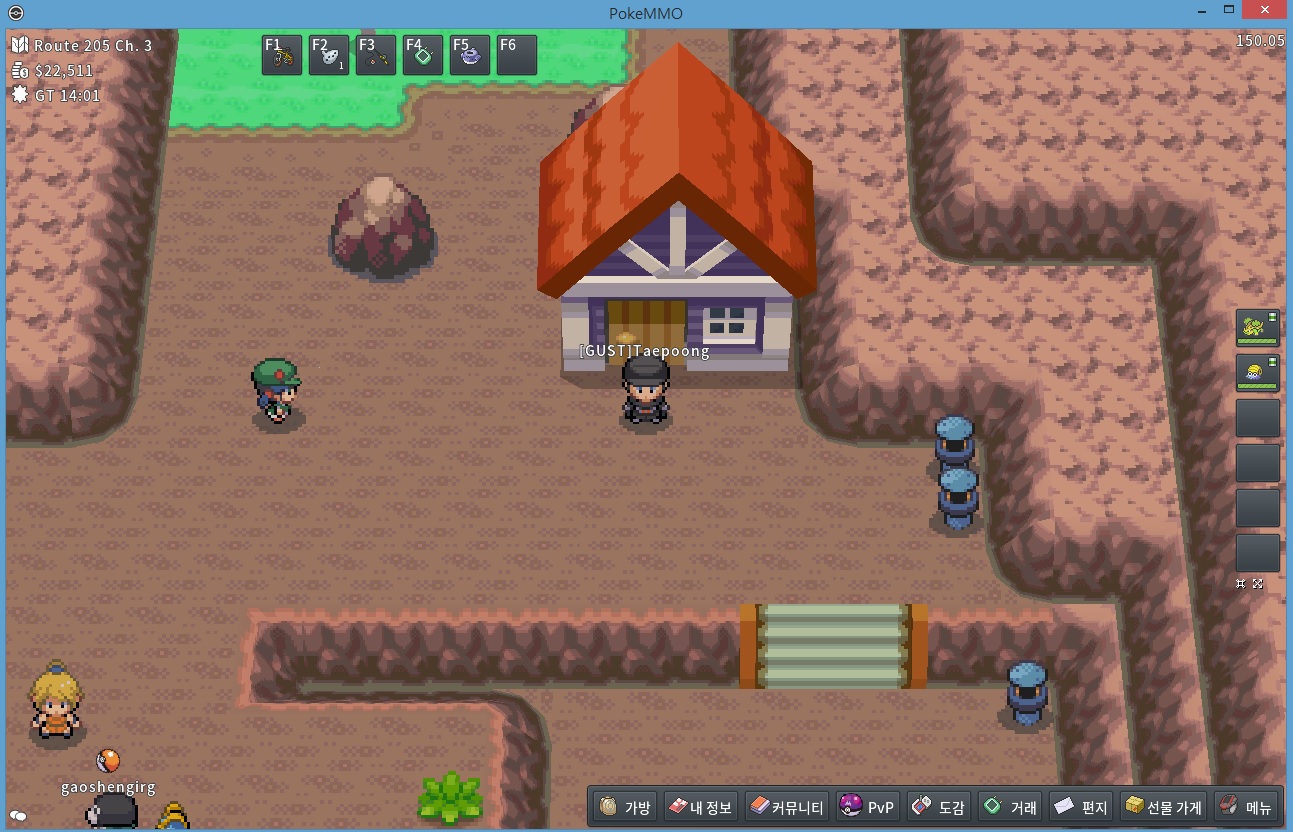Image resolution: width=1293 pixels, height=832 pixels.
Task: Open the 메뉴 main menu
Action: click(x=1246, y=806)
